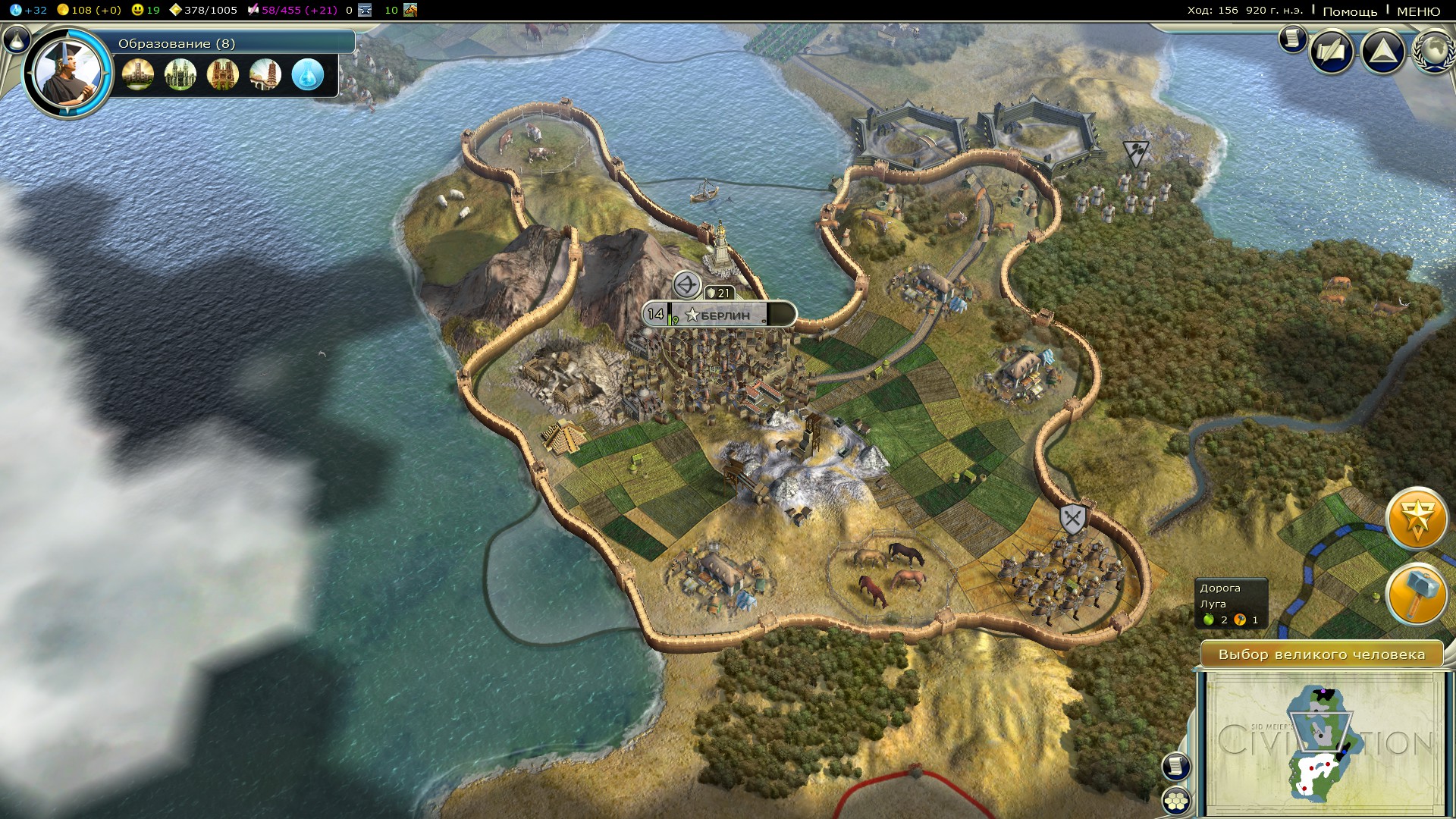Click the minimap to move the view
This screenshot has width=1456, height=819.
pos(1321,743)
